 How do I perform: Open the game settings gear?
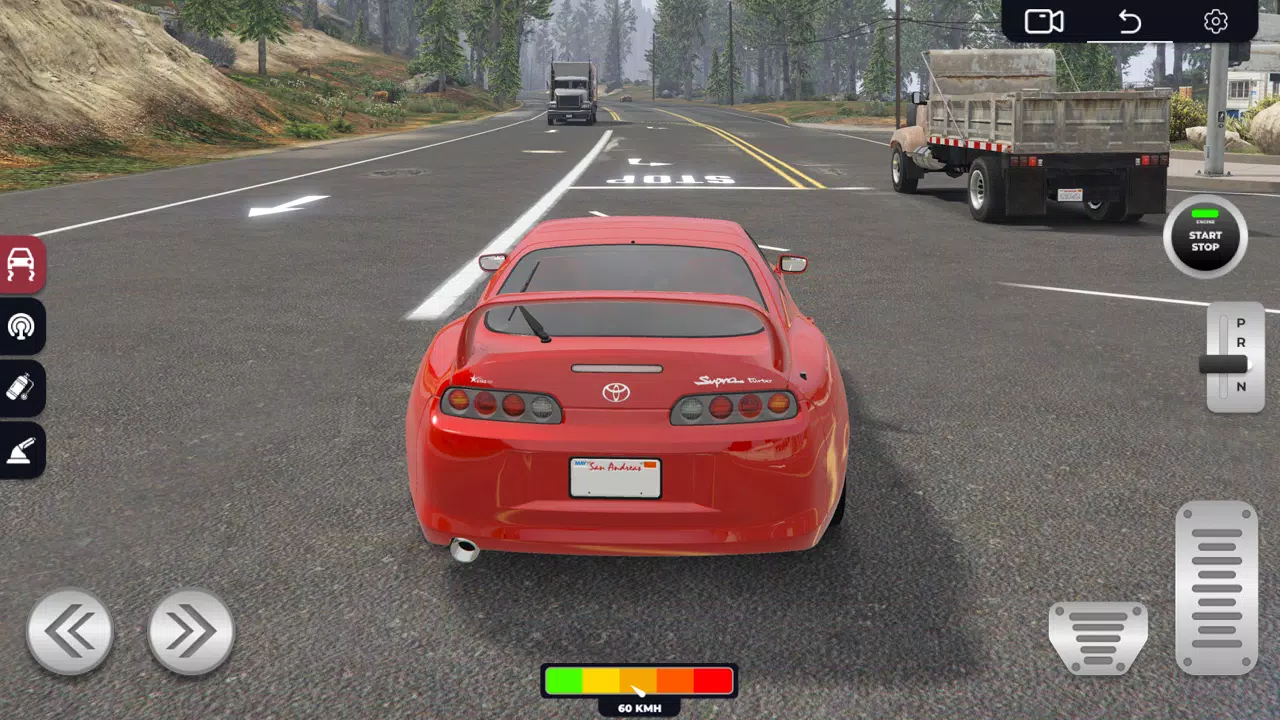[1215, 20]
